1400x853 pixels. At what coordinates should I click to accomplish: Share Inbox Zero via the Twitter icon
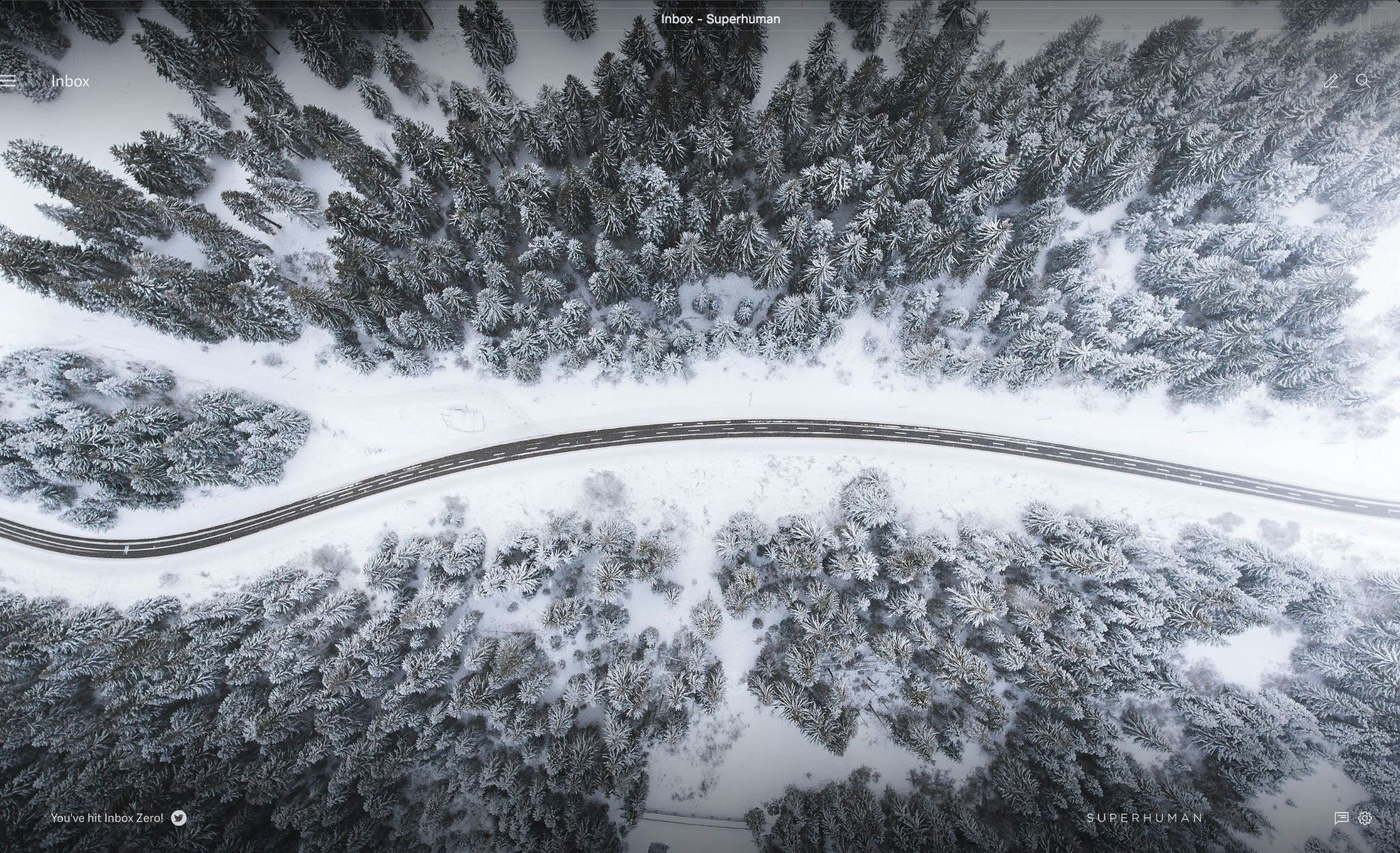coord(179,818)
